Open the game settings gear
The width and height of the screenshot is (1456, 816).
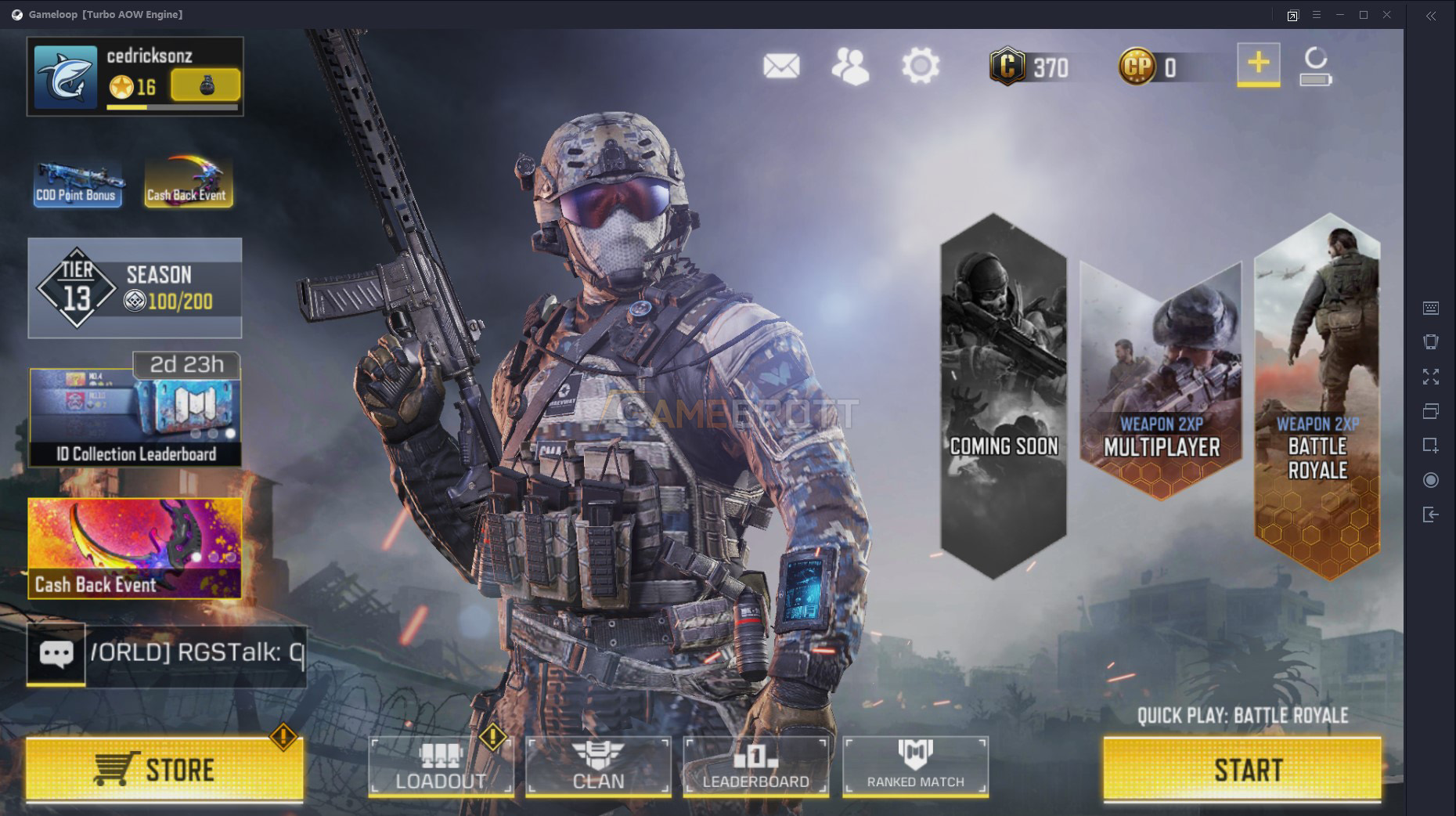(921, 66)
